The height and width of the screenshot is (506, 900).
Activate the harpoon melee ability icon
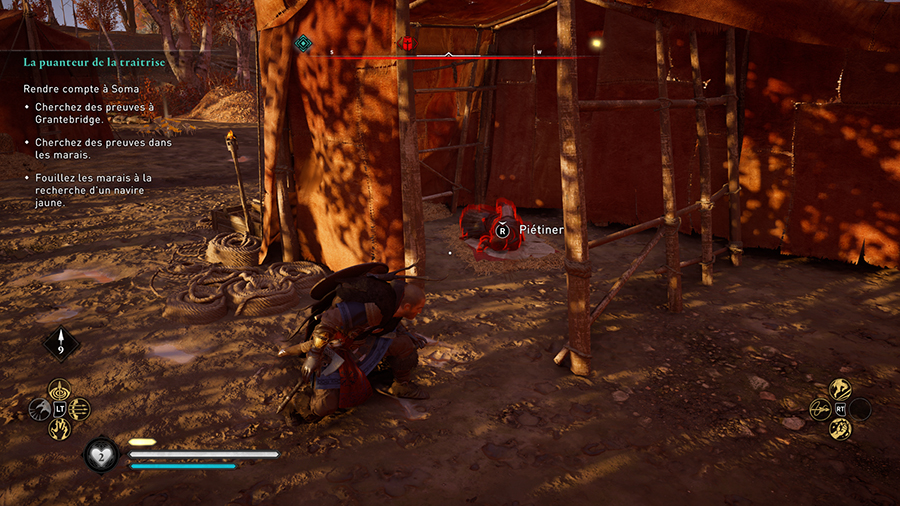tap(821, 409)
